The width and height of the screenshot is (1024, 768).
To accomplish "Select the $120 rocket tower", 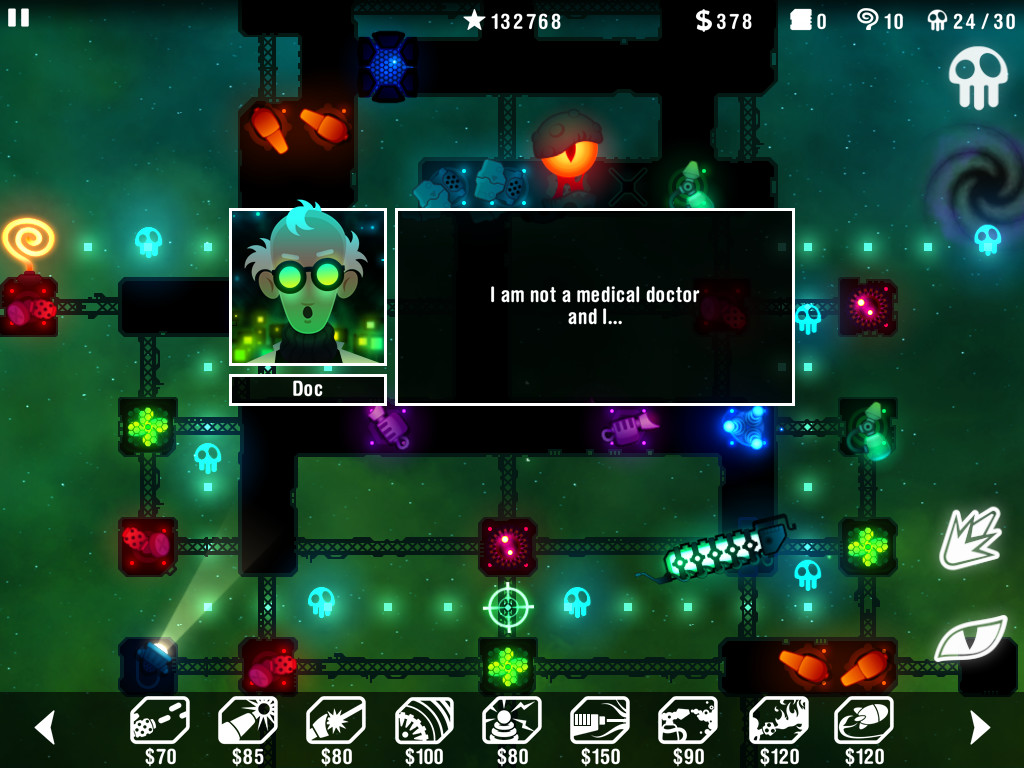I will pyautogui.click(x=864, y=722).
